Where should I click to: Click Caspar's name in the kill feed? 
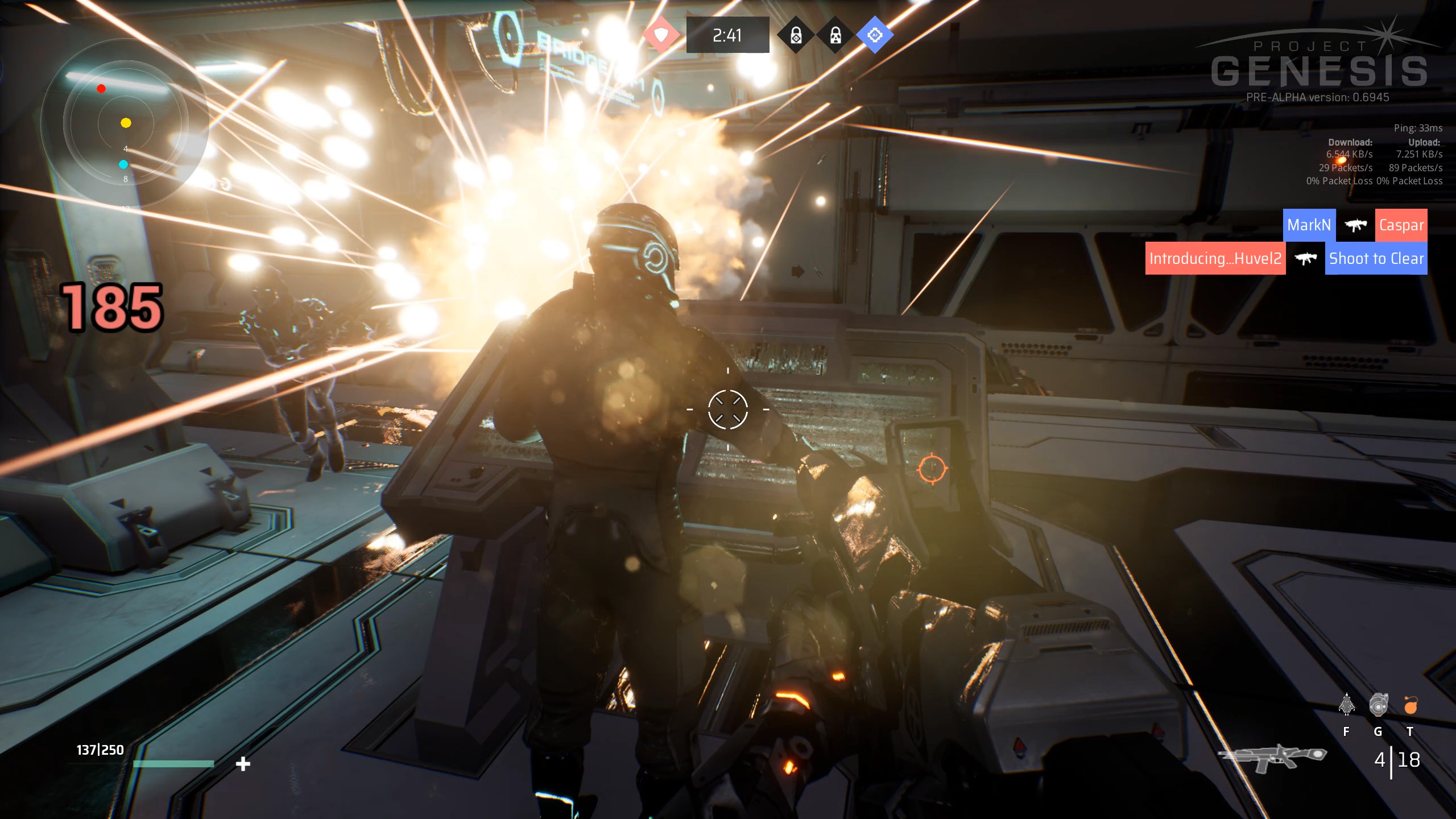tap(1401, 225)
